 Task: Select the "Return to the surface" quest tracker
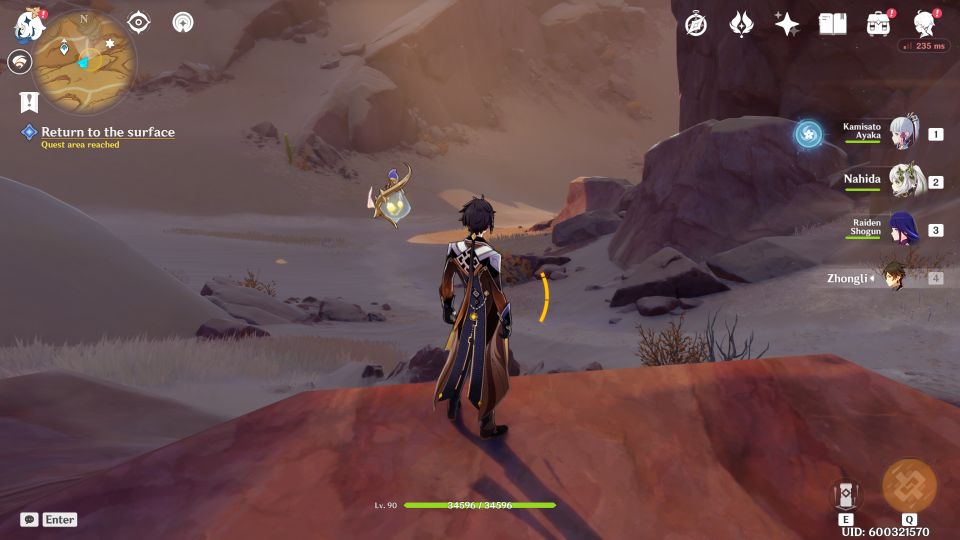click(107, 132)
